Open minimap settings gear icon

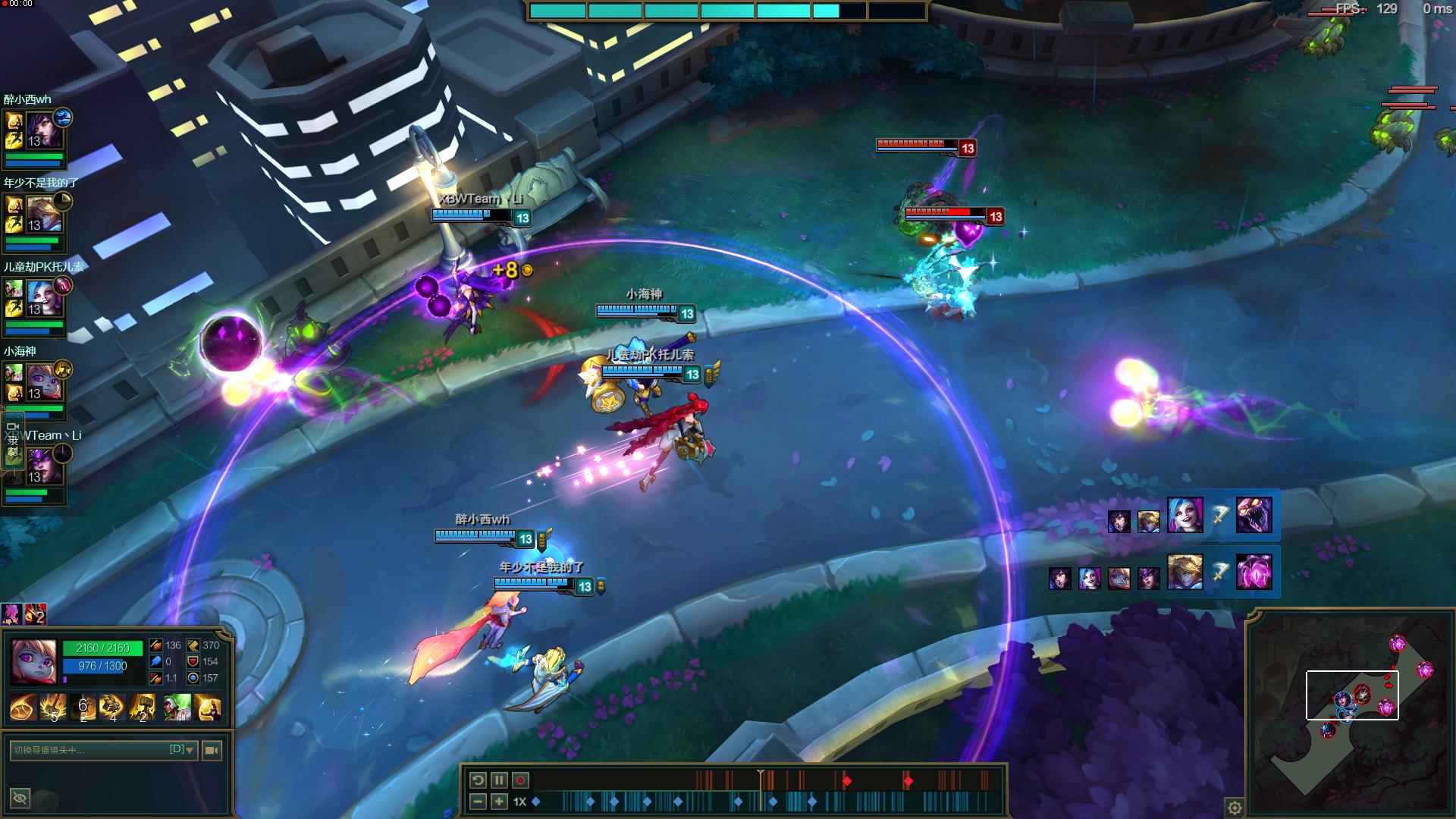click(1235, 807)
